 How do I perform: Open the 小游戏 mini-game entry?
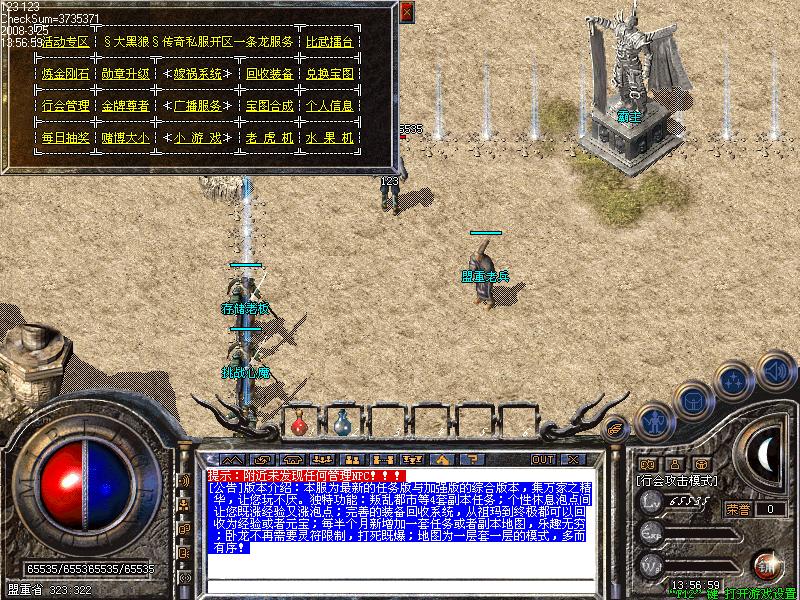click(x=197, y=137)
